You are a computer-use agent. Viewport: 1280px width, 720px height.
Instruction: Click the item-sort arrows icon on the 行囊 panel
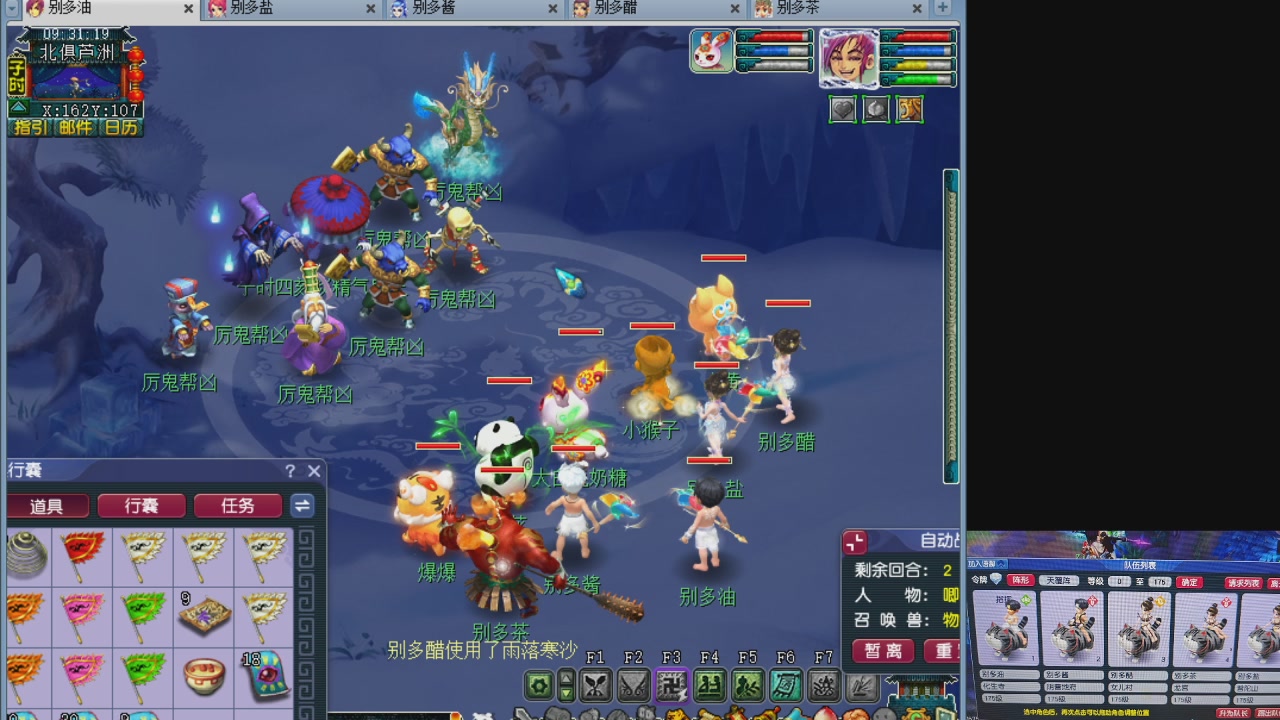click(302, 506)
